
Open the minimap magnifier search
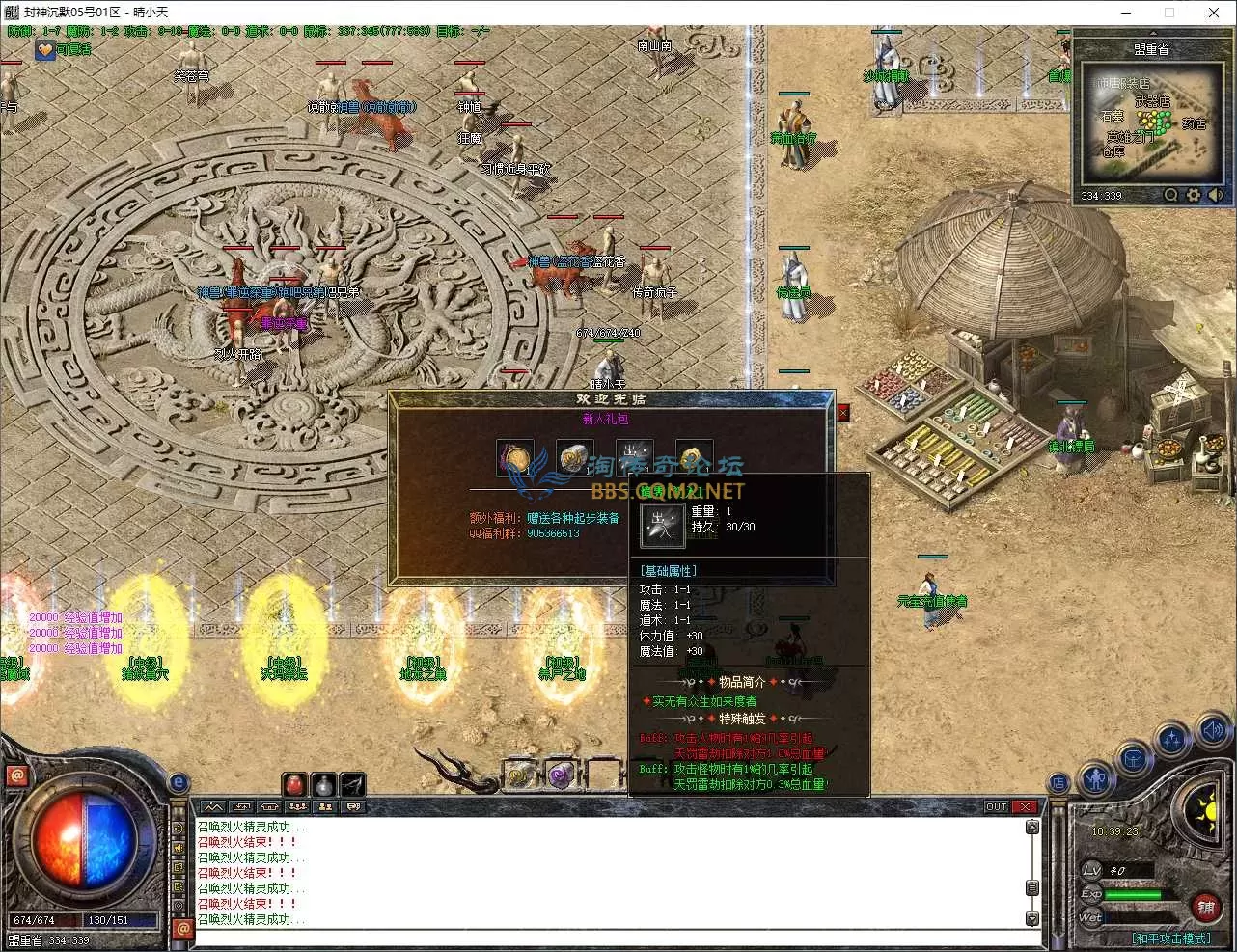(1170, 195)
